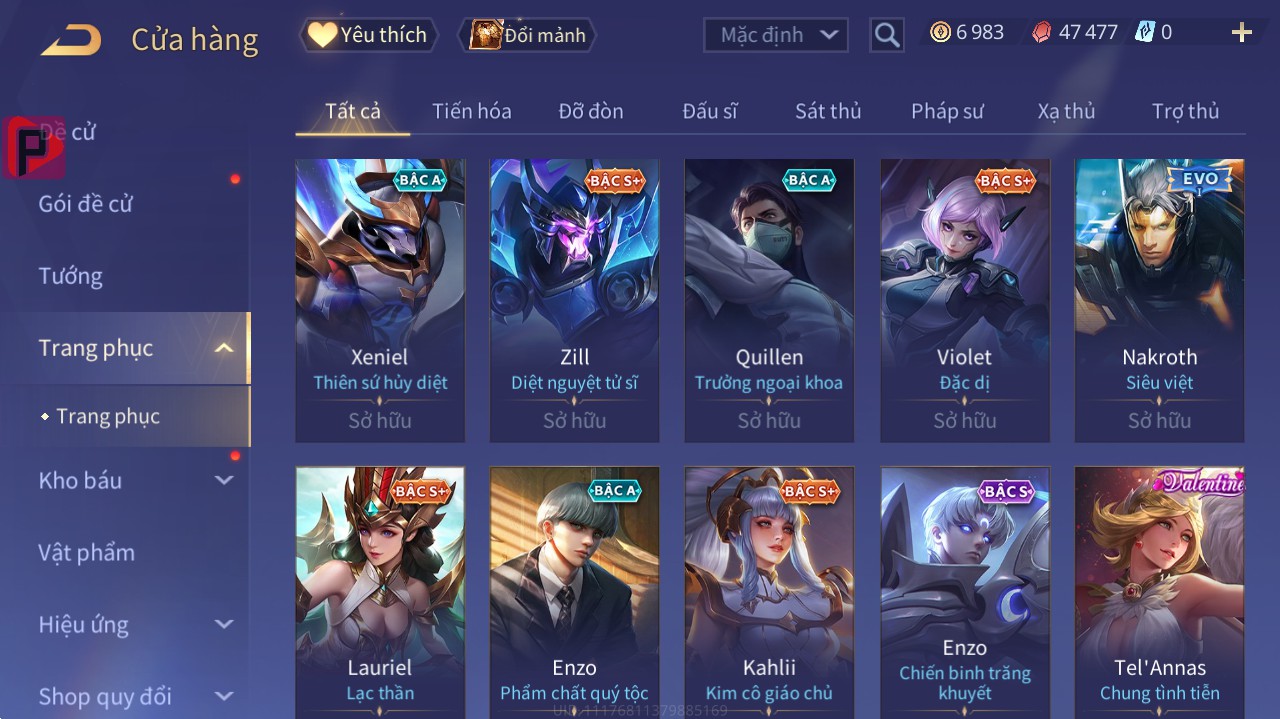Image resolution: width=1280 pixels, height=719 pixels.
Task: Pick Violet's Đặc dị skin card
Action: 965,300
